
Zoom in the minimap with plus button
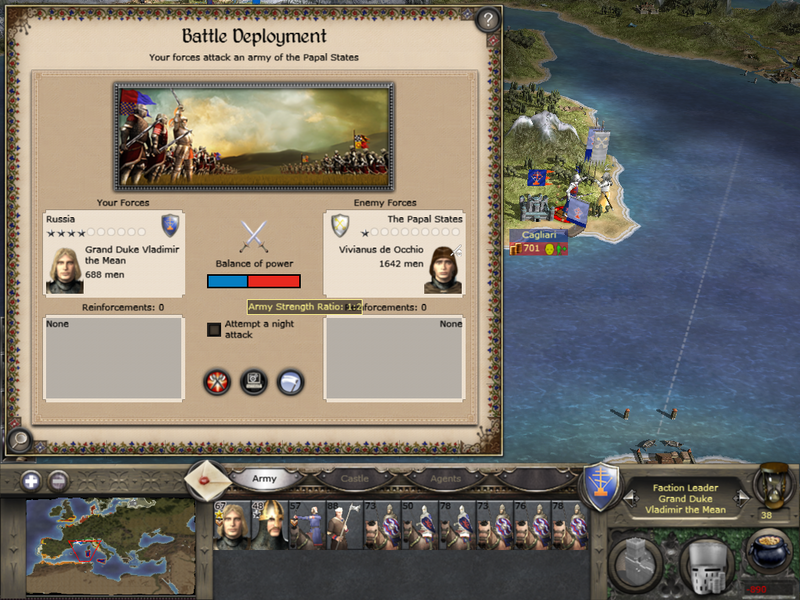31,480
